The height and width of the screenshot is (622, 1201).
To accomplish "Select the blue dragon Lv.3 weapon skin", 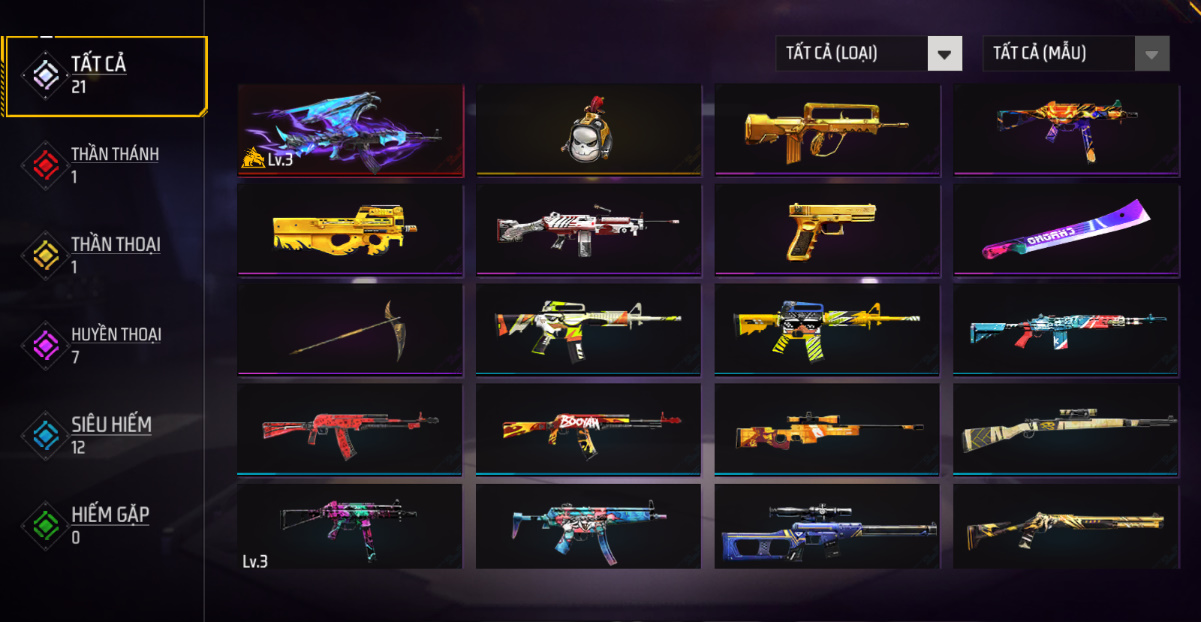I will tap(350, 130).
